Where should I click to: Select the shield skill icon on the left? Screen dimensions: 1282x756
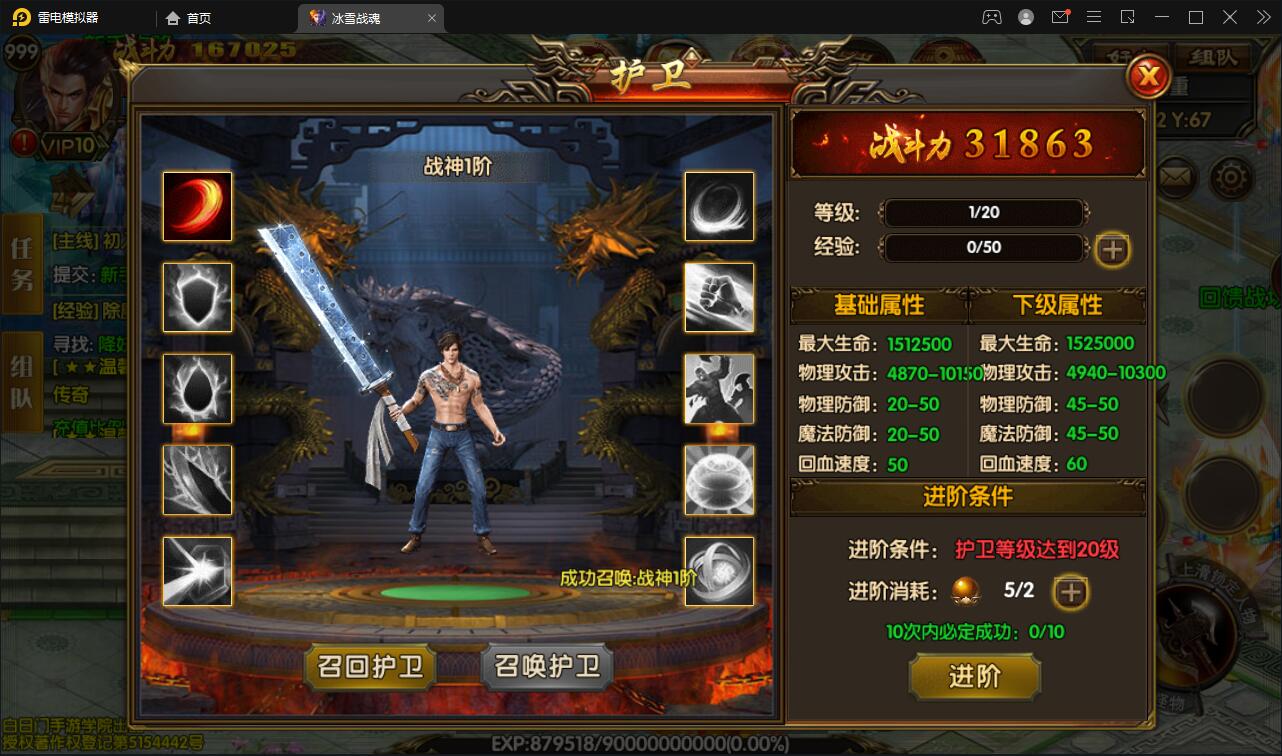click(x=197, y=297)
